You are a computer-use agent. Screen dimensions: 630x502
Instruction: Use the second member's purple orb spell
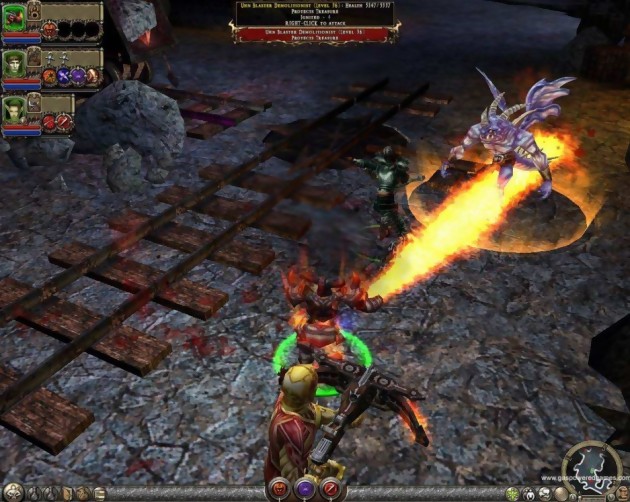[77, 76]
